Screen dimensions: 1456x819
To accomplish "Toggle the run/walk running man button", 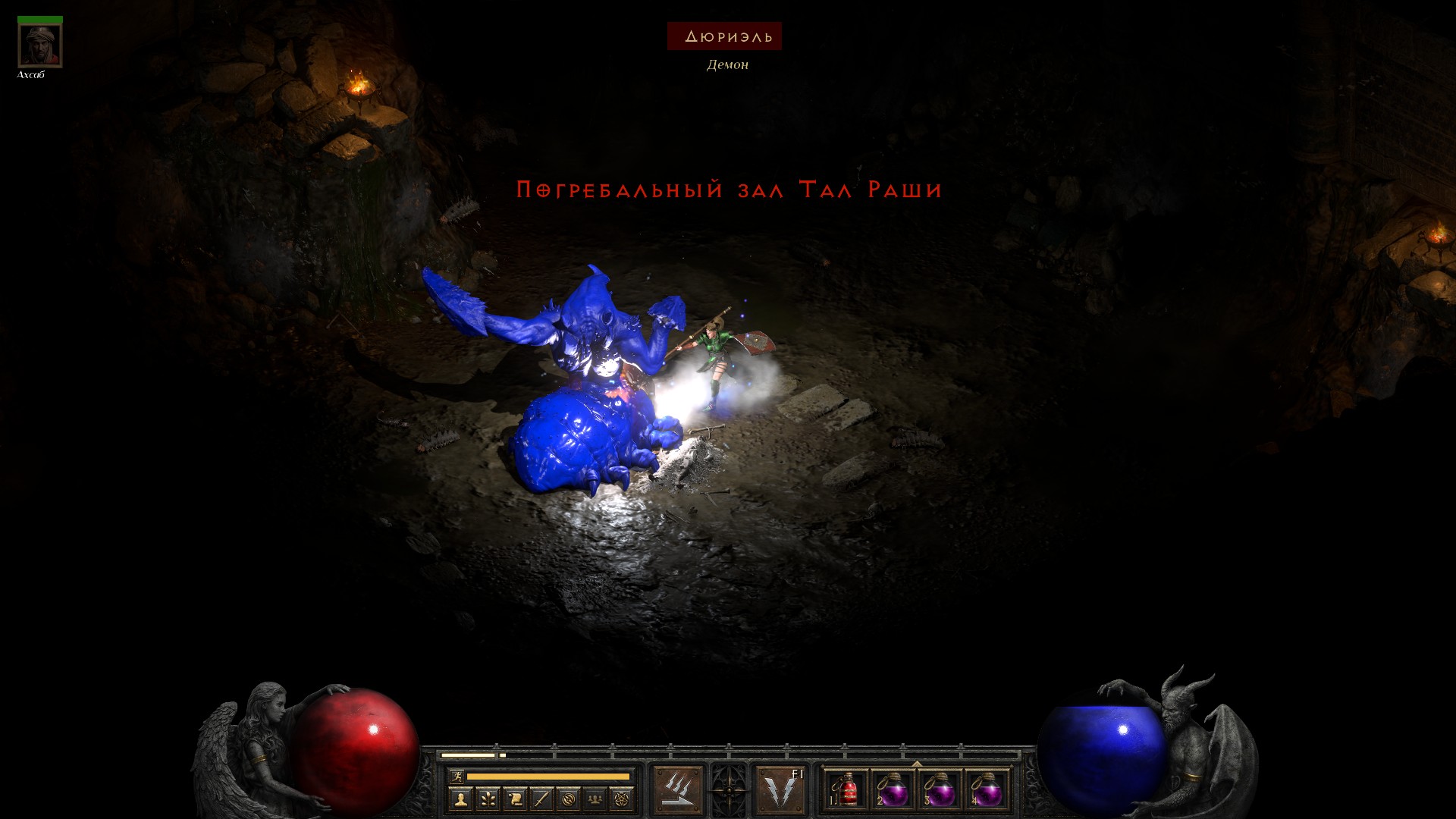I will point(457,776).
